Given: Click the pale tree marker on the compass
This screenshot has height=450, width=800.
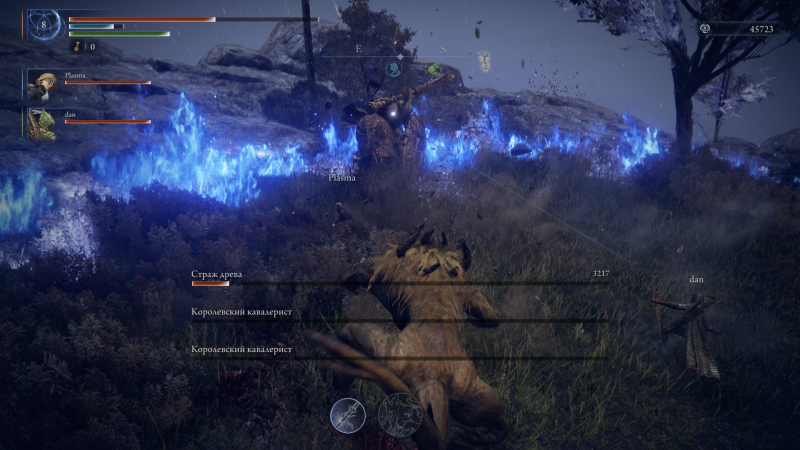Looking at the screenshot, I should coord(484,60).
